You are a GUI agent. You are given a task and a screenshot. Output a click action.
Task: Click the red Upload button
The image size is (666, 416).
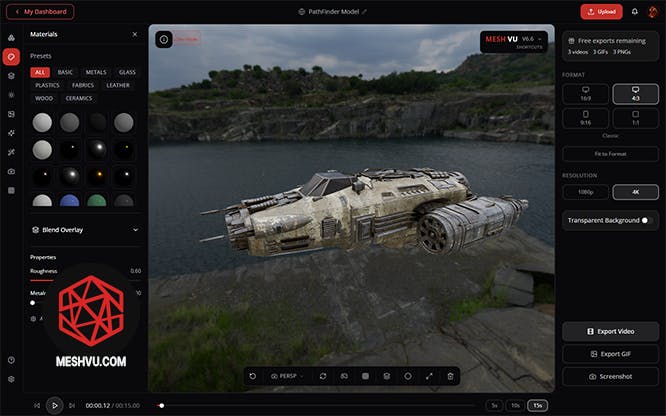tap(601, 12)
